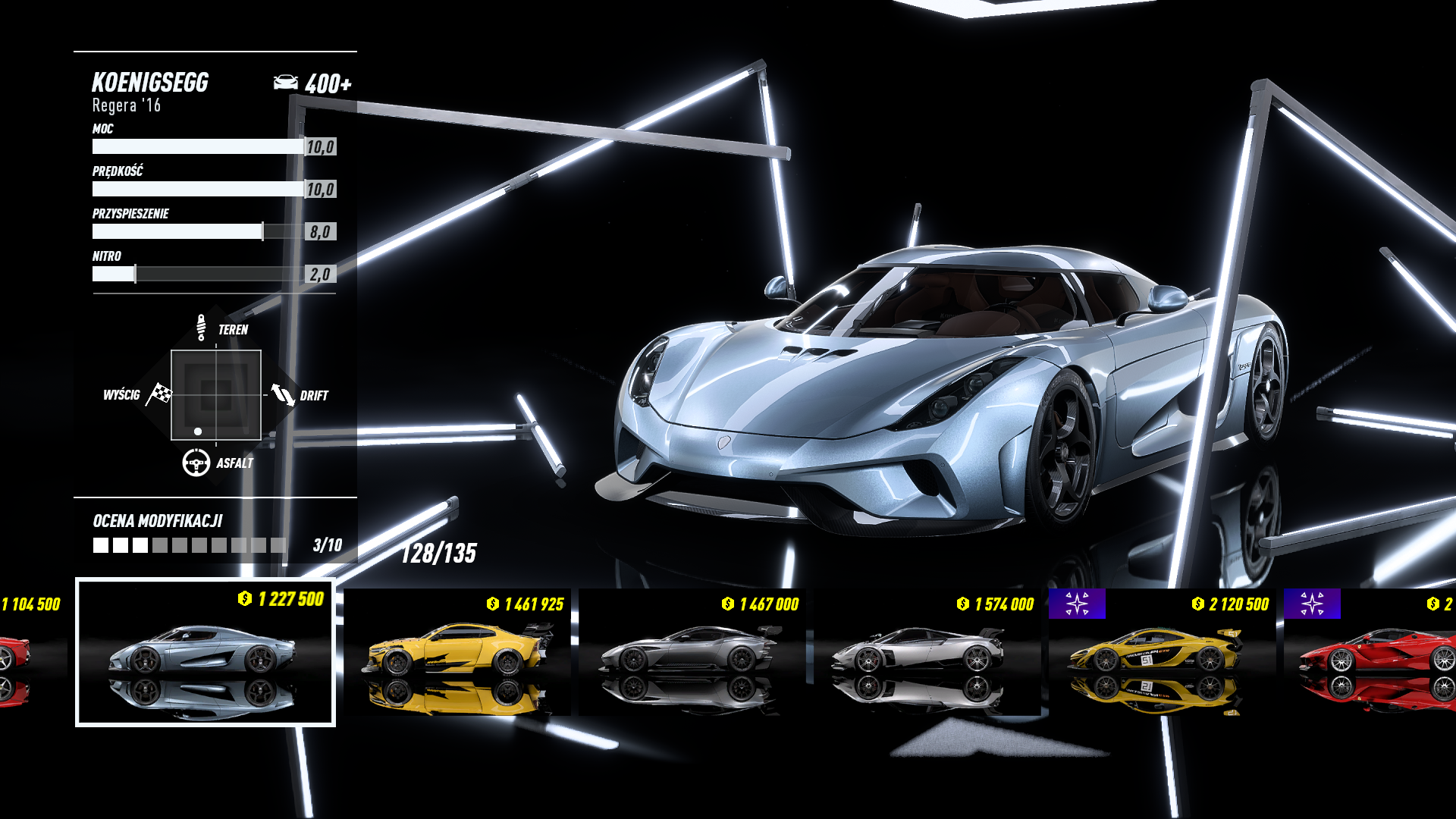The image size is (1456, 819).
Task: Select the silver Koenigsegg Regera thumbnail
Action: [x=205, y=652]
